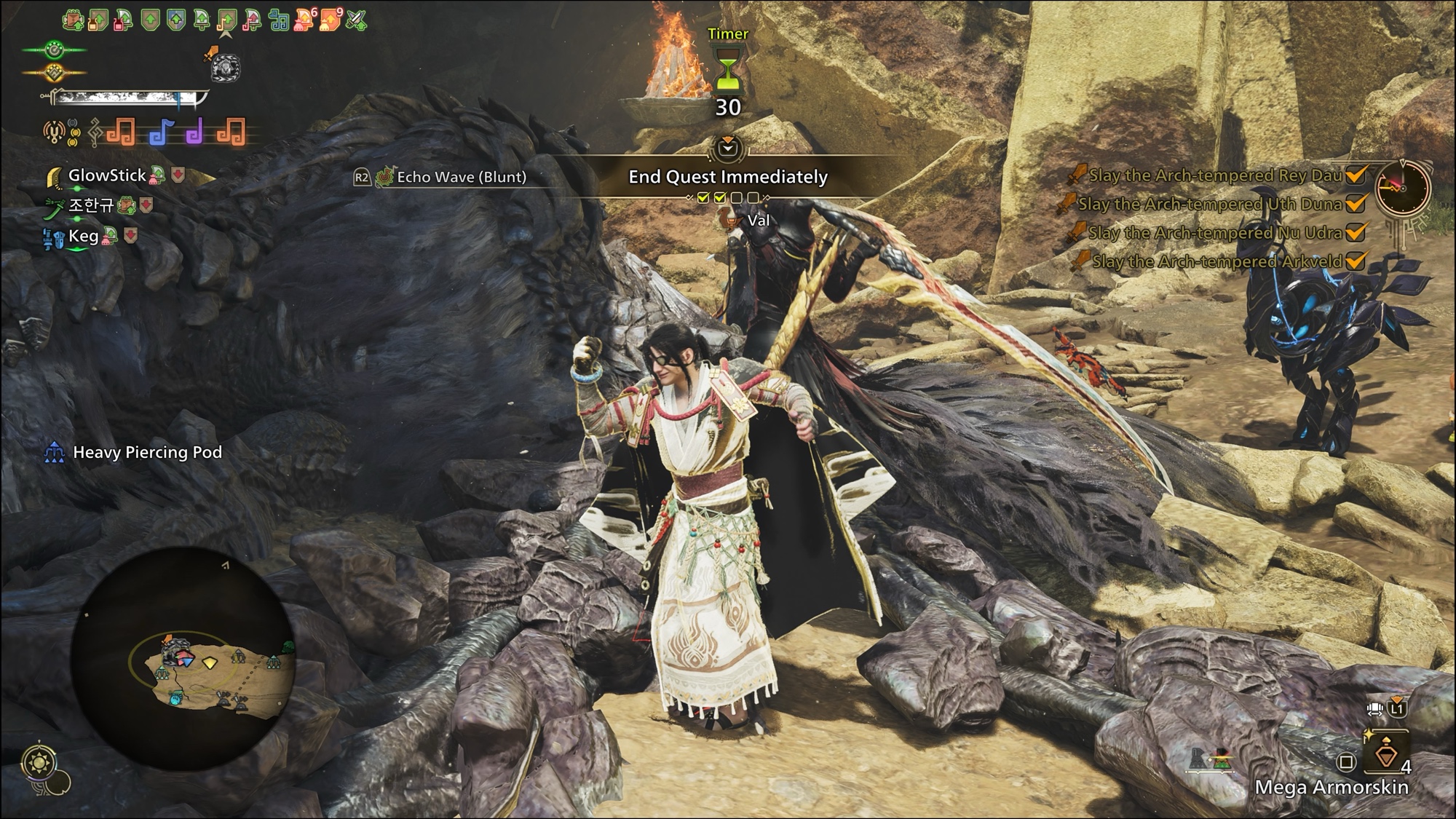
Task: View Slay Arch-tempered Rey Dau objective
Action: pyautogui.click(x=1214, y=175)
